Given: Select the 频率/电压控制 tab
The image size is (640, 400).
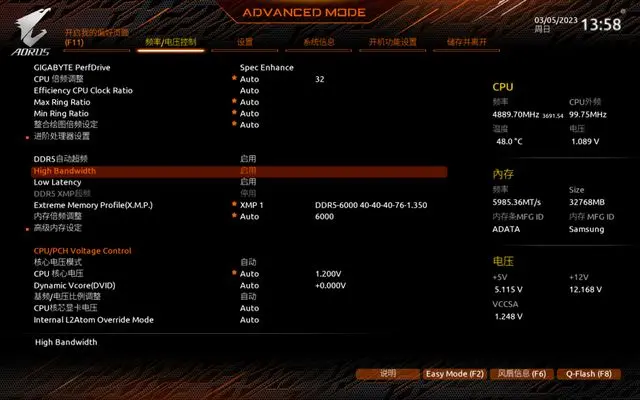Looking at the screenshot, I should pos(171,43).
